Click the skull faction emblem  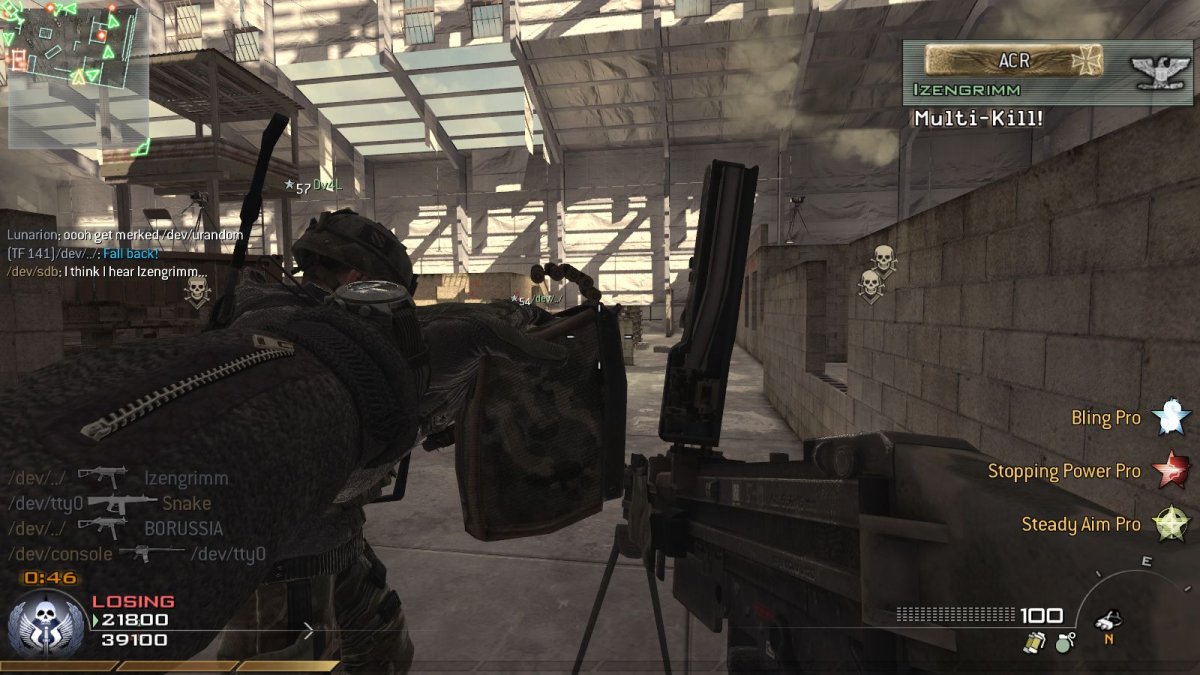46,622
